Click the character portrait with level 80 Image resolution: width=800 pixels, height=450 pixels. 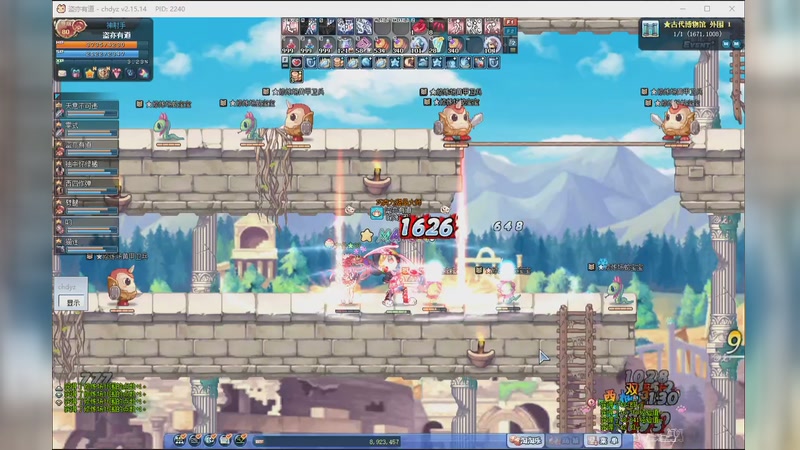tap(66, 32)
